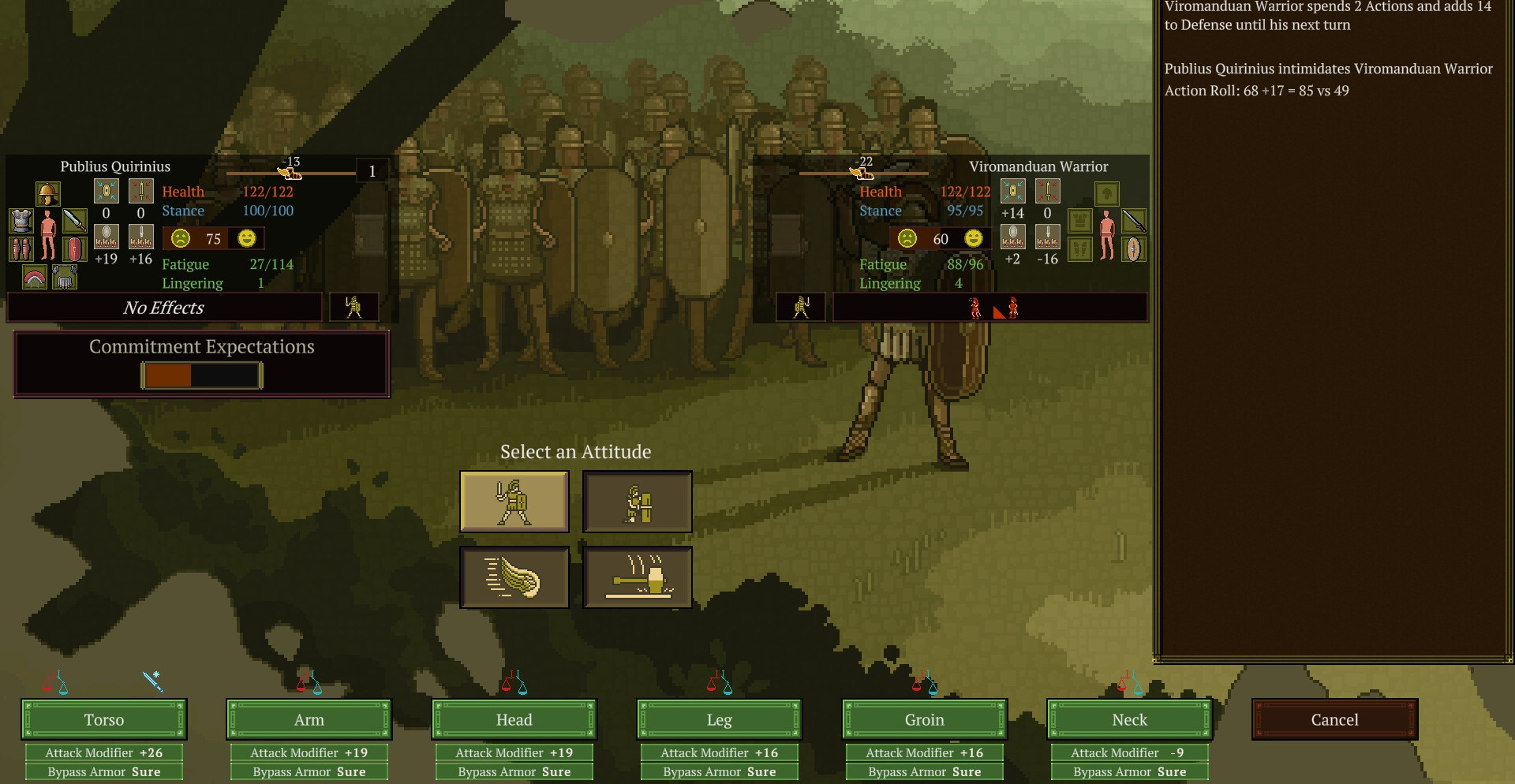Screen dimensions: 1515x784
Task: Select the hammer strike attitude
Action: pos(638,577)
